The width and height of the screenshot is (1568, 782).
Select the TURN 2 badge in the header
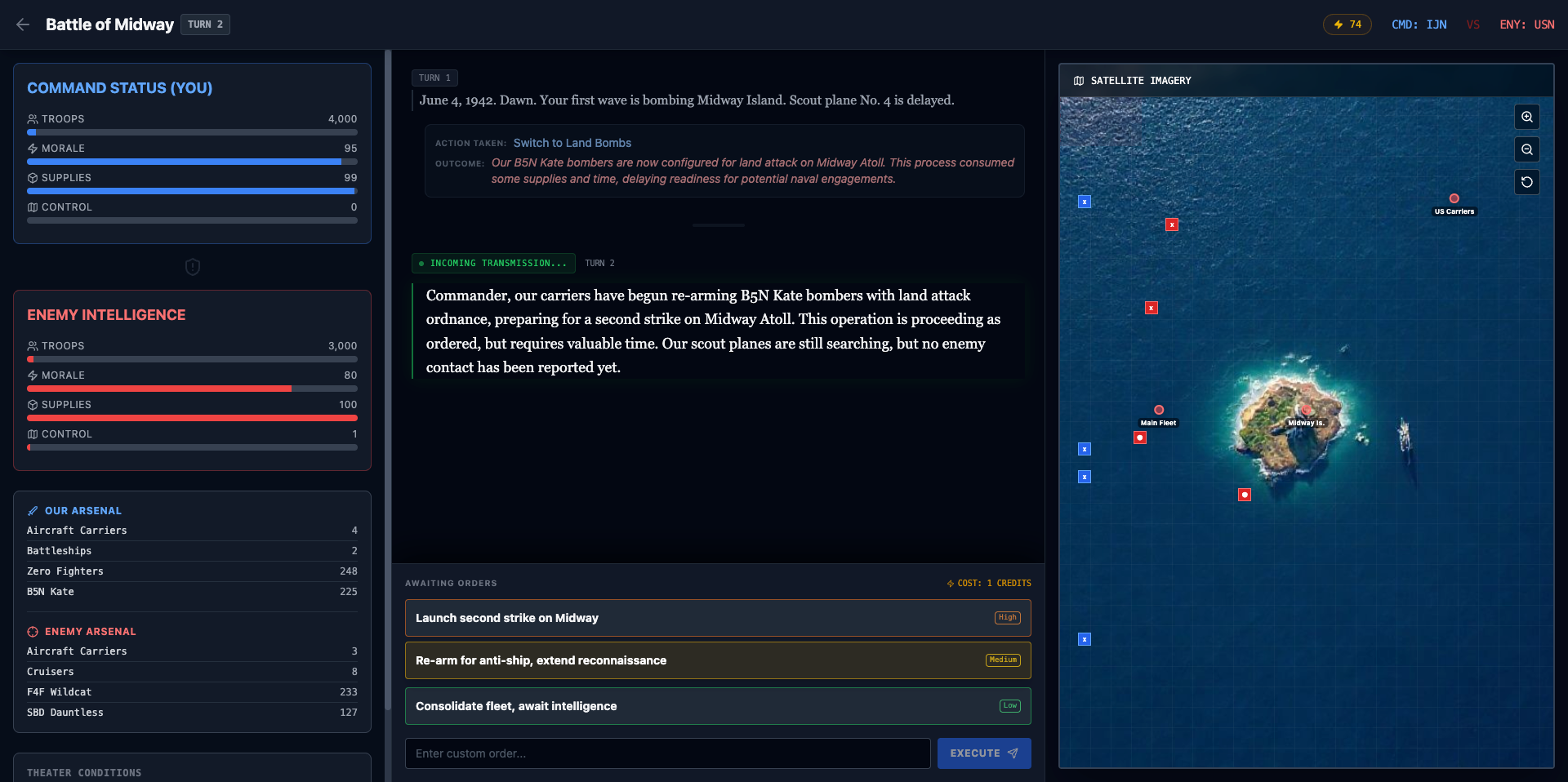(x=205, y=24)
